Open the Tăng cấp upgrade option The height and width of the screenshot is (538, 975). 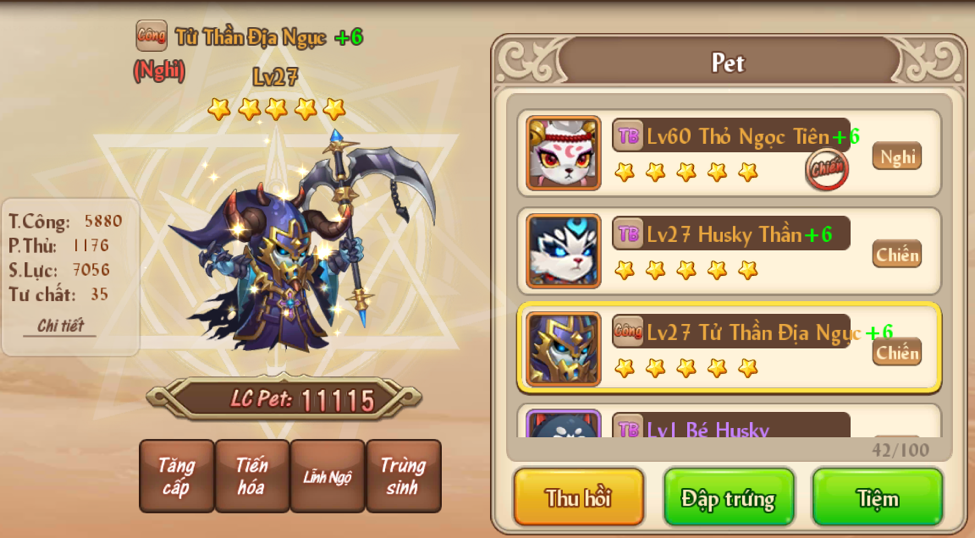(x=176, y=476)
